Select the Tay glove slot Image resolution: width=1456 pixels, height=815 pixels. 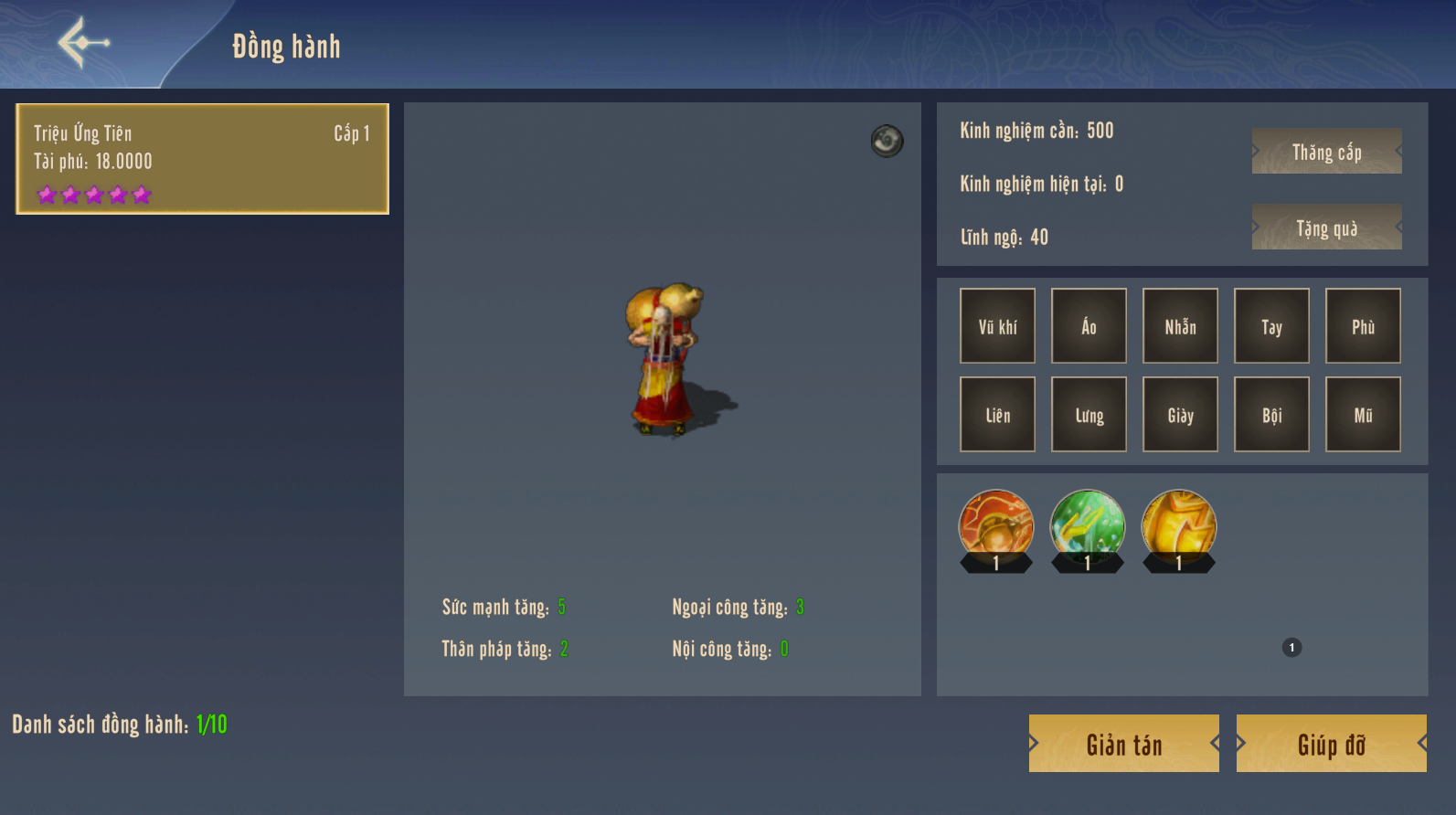pyautogui.click(x=1271, y=326)
